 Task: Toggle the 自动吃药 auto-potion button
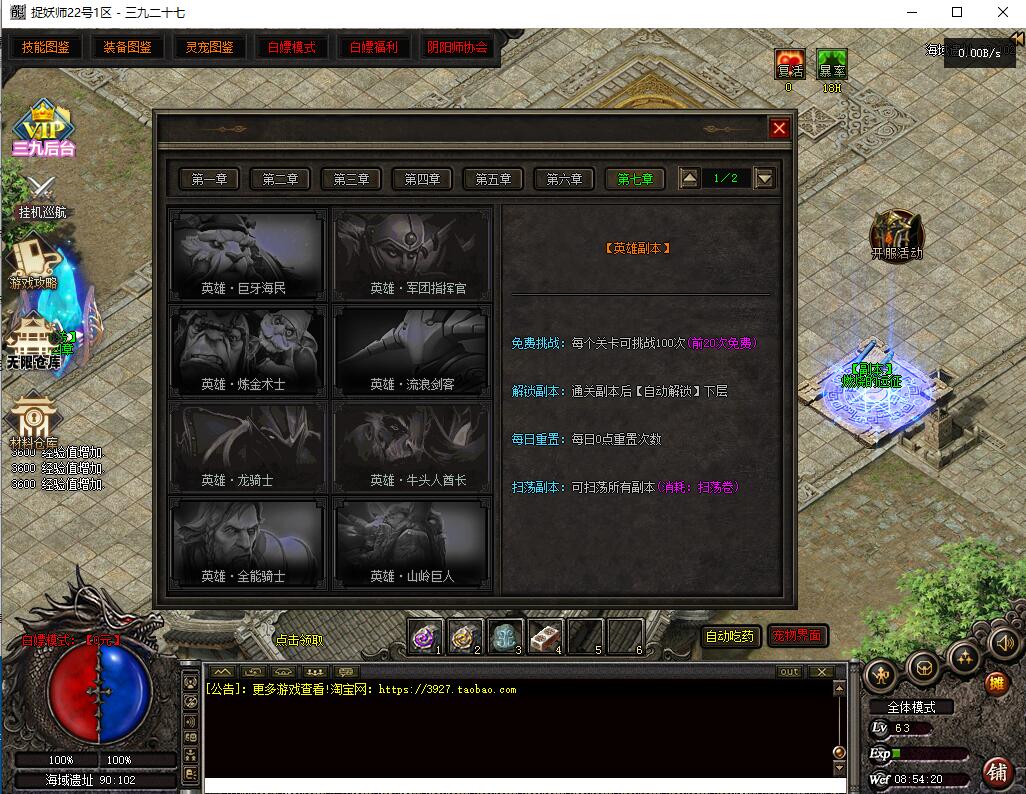pyautogui.click(x=730, y=635)
